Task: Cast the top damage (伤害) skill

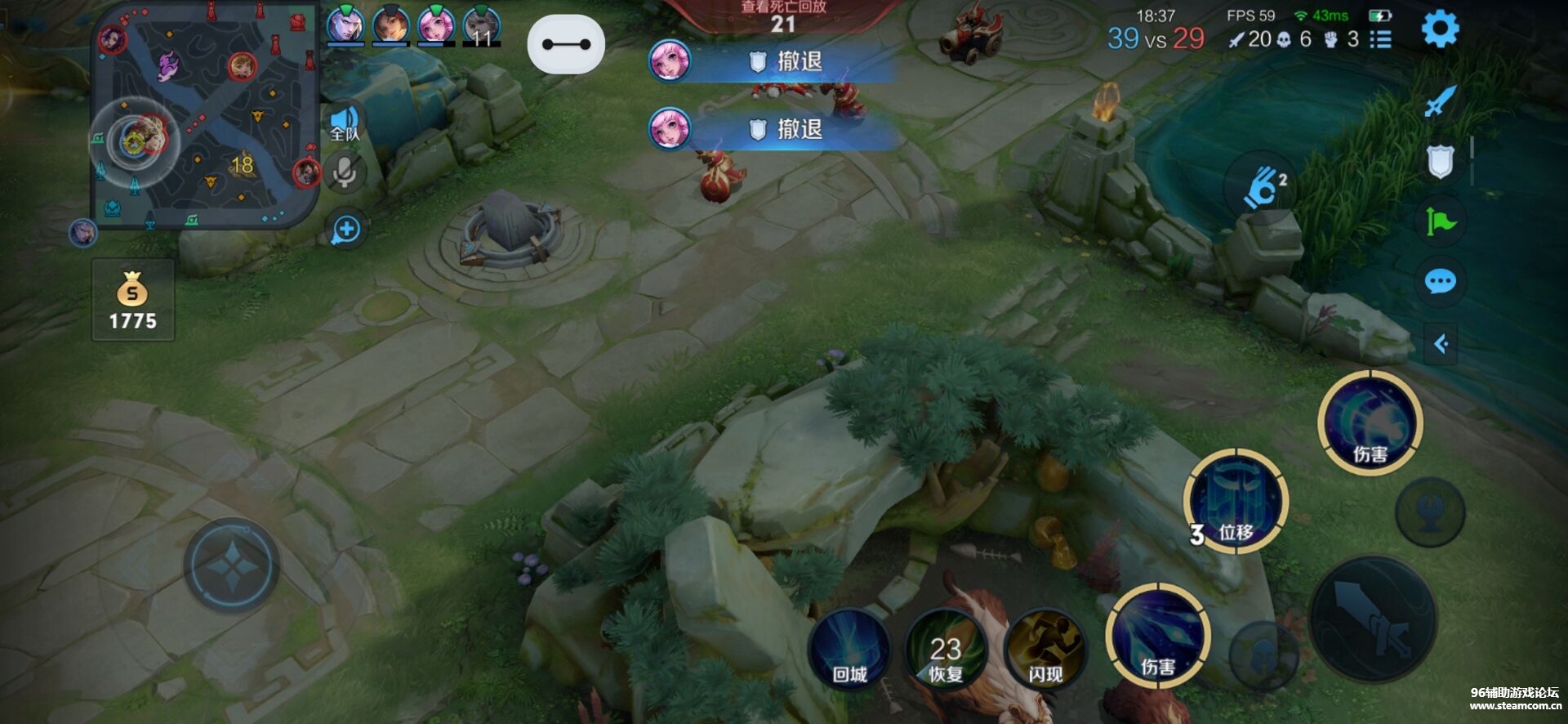Action: (1370, 423)
